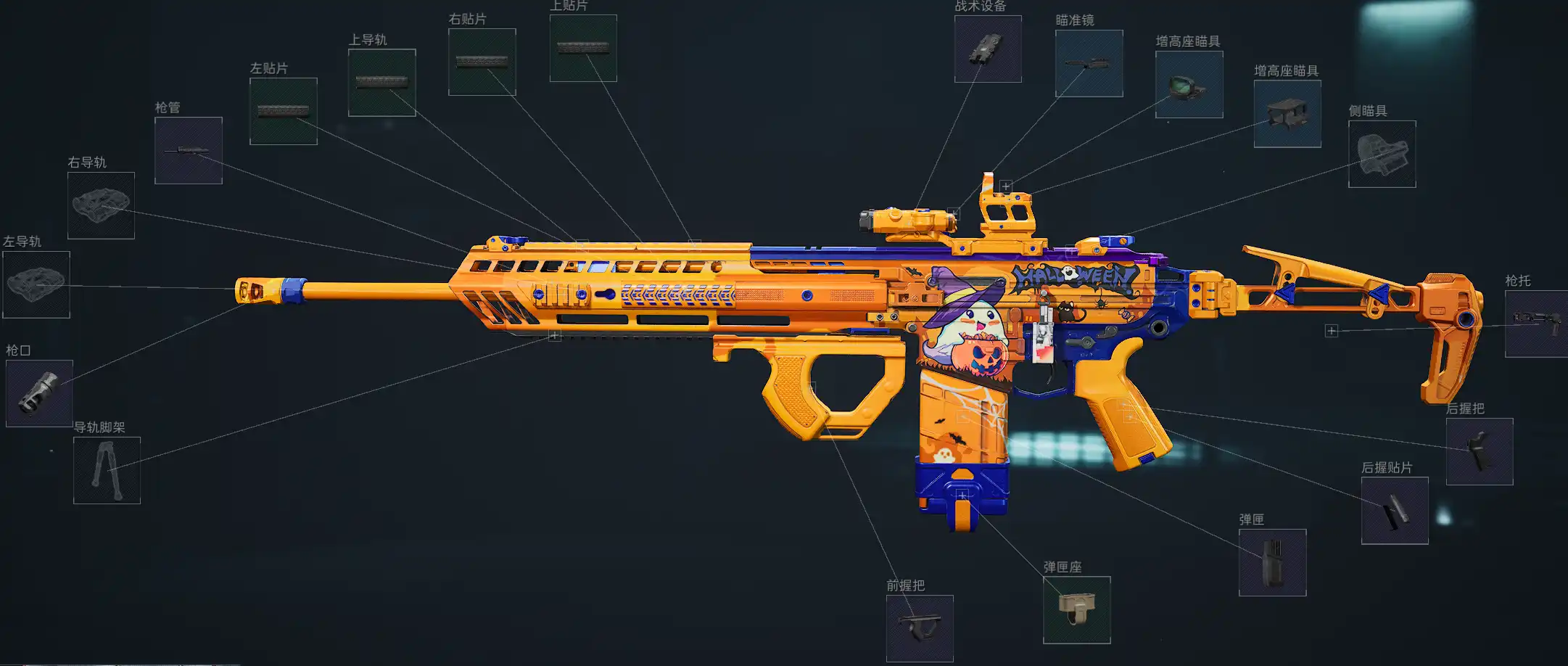Select the 导轨脚架 bipod slot
Screen dimensions: 1568x666
(x=107, y=470)
